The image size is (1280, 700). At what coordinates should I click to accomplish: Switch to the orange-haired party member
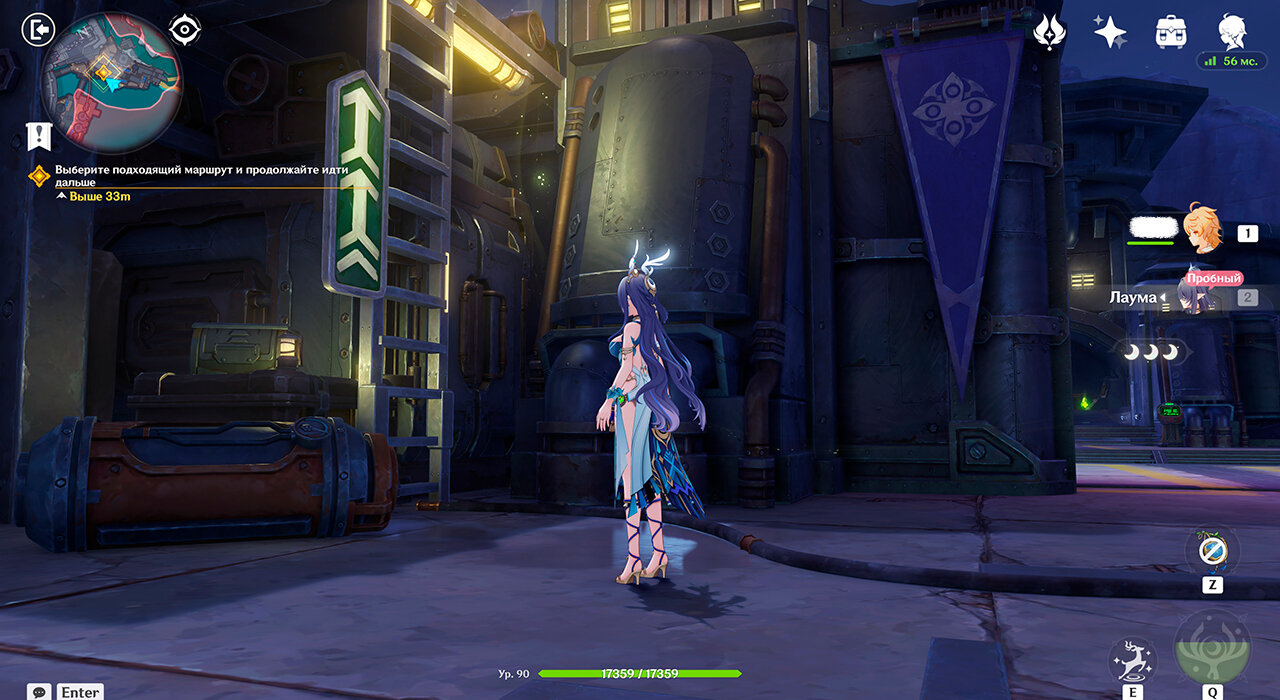tap(1202, 232)
